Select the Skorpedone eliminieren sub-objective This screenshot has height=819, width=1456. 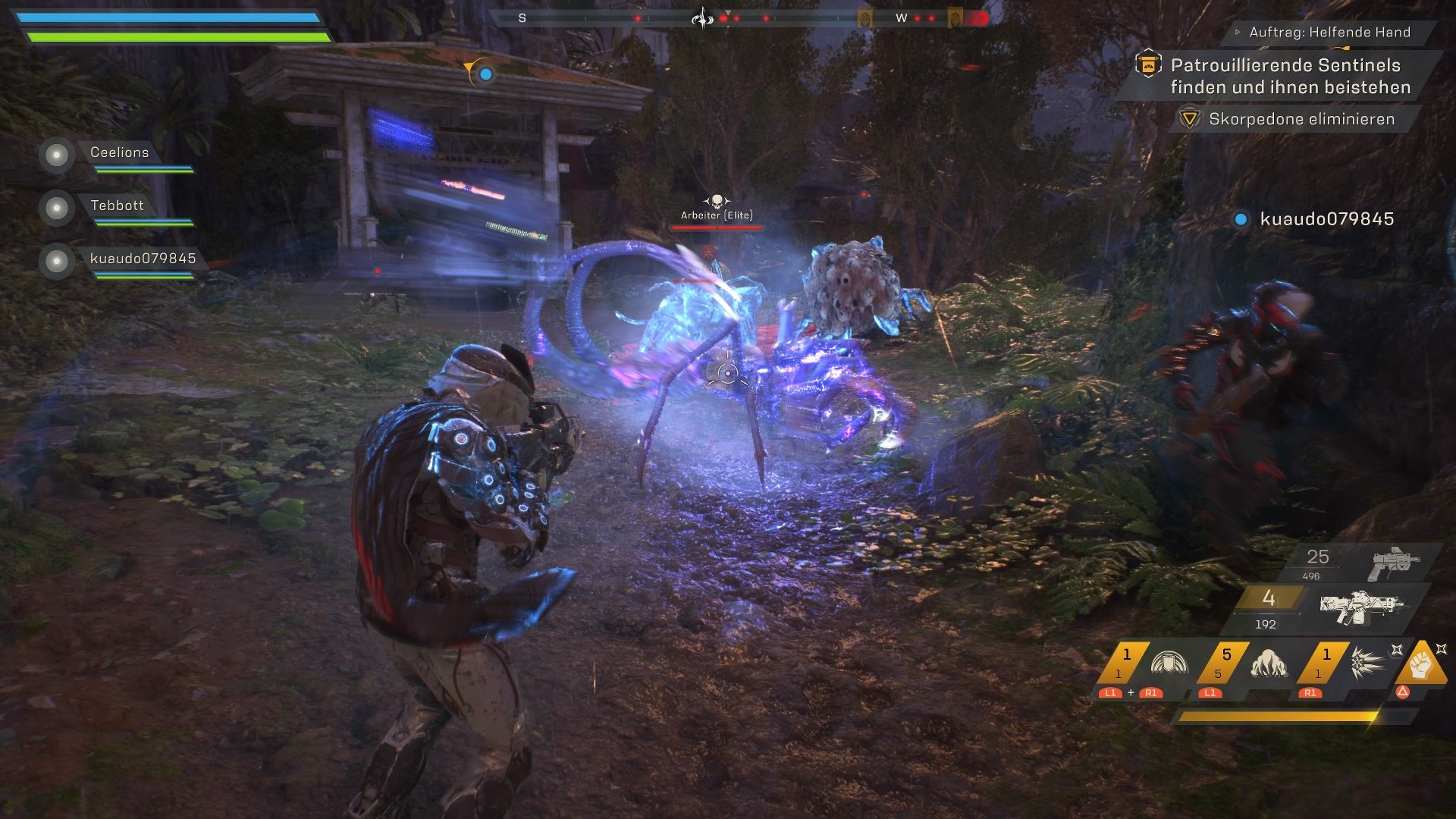point(1301,119)
